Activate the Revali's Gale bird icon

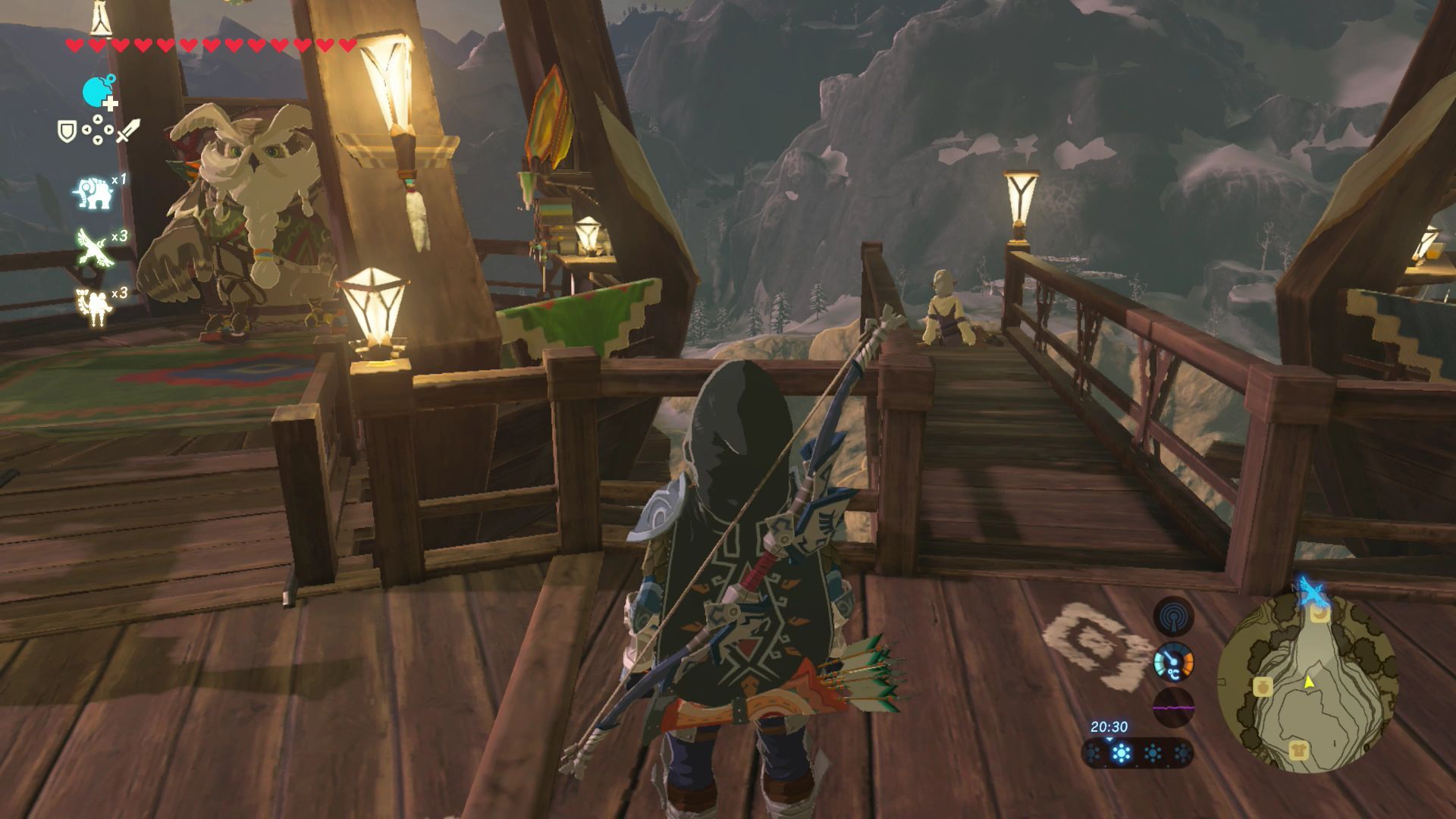pos(94,248)
